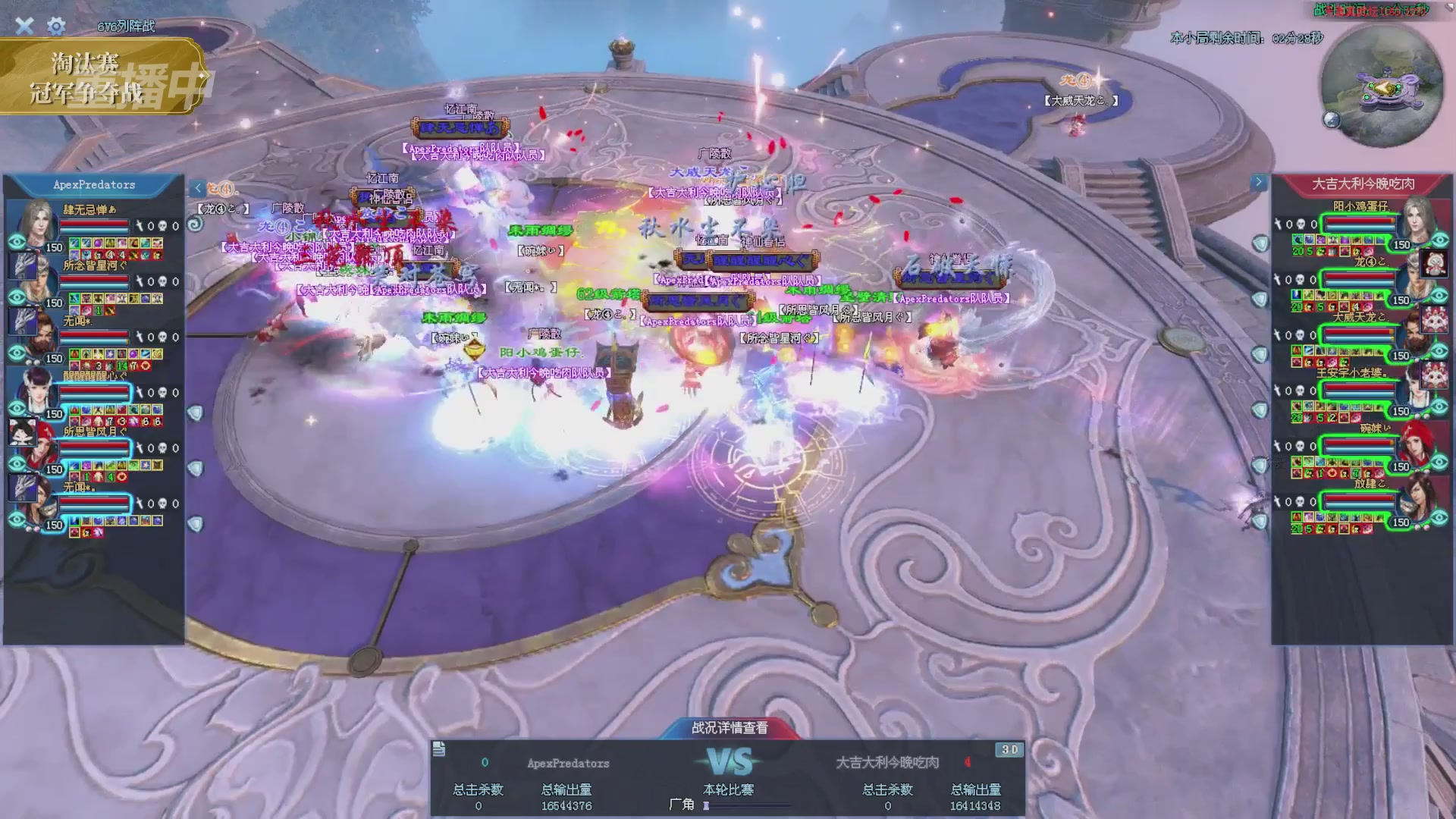
Task: Spectate player 王安宇小老婆 via eye icon
Action: [x=1439, y=407]
